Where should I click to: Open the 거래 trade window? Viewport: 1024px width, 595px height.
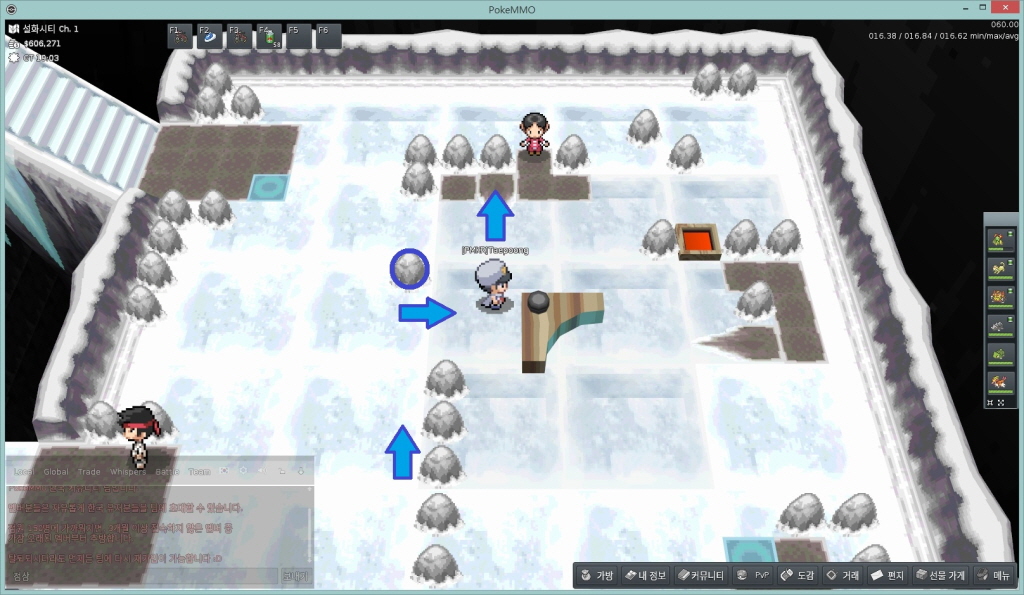pos(842,575)
